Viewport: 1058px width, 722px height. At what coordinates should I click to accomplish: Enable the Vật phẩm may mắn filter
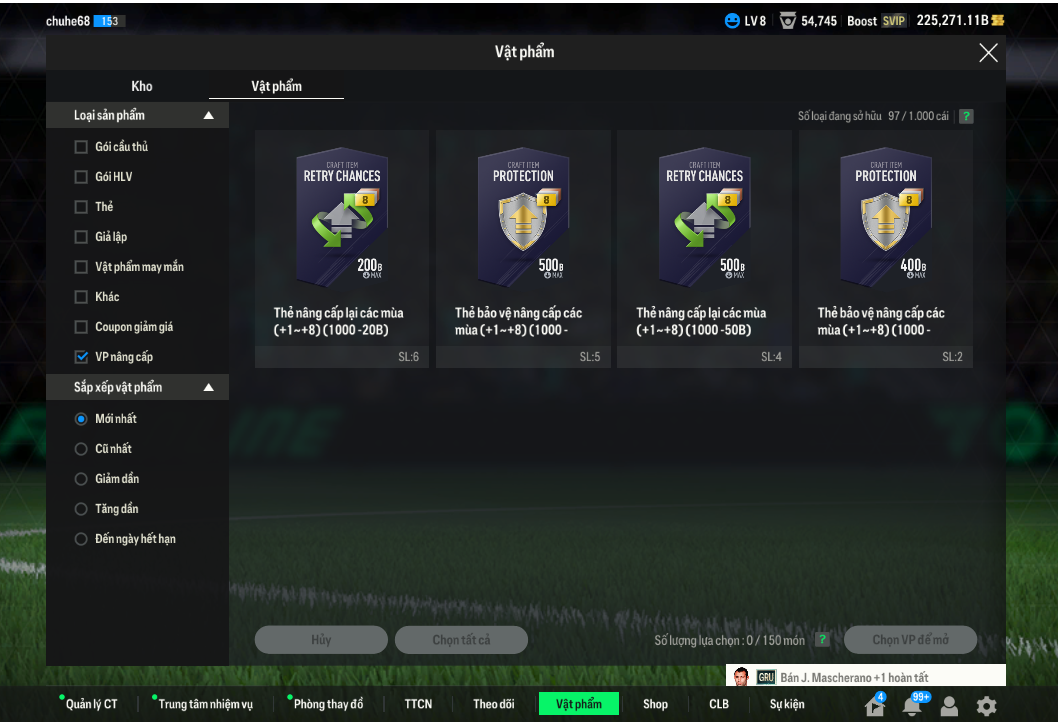(81, 267)
